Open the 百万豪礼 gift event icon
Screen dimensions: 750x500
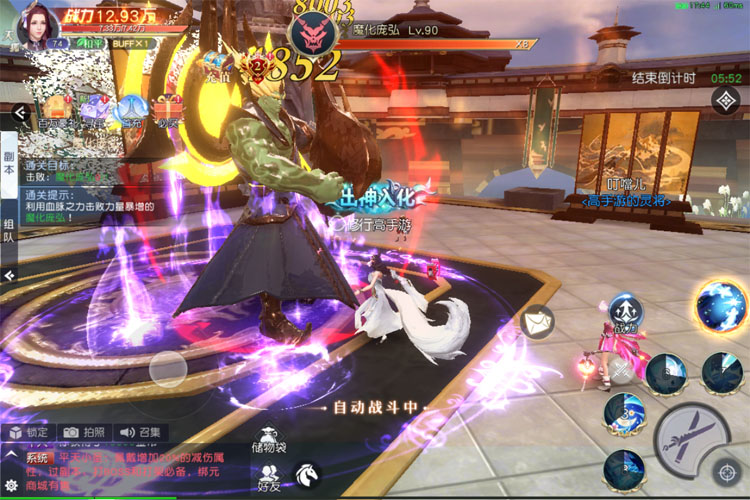(x=56, y=112)
